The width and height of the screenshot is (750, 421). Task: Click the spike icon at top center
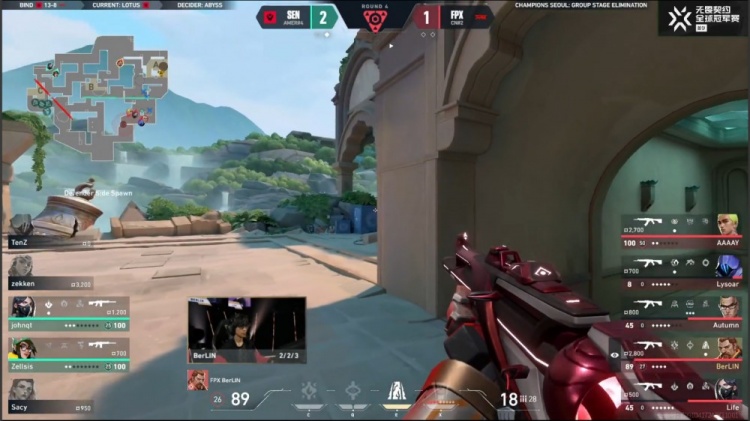pos(374,19)
